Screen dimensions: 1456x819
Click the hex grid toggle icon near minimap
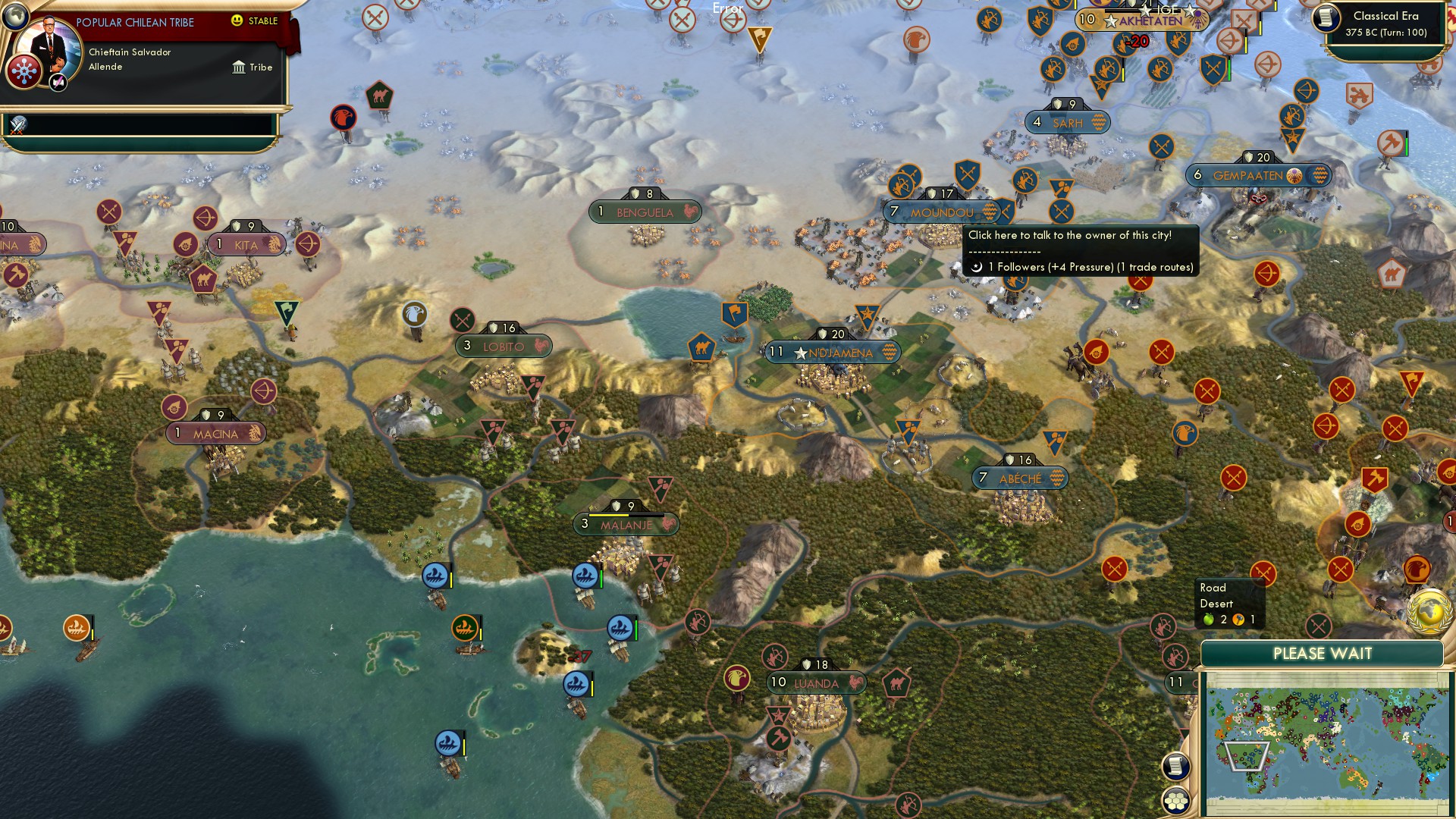tap(1175, 801)
